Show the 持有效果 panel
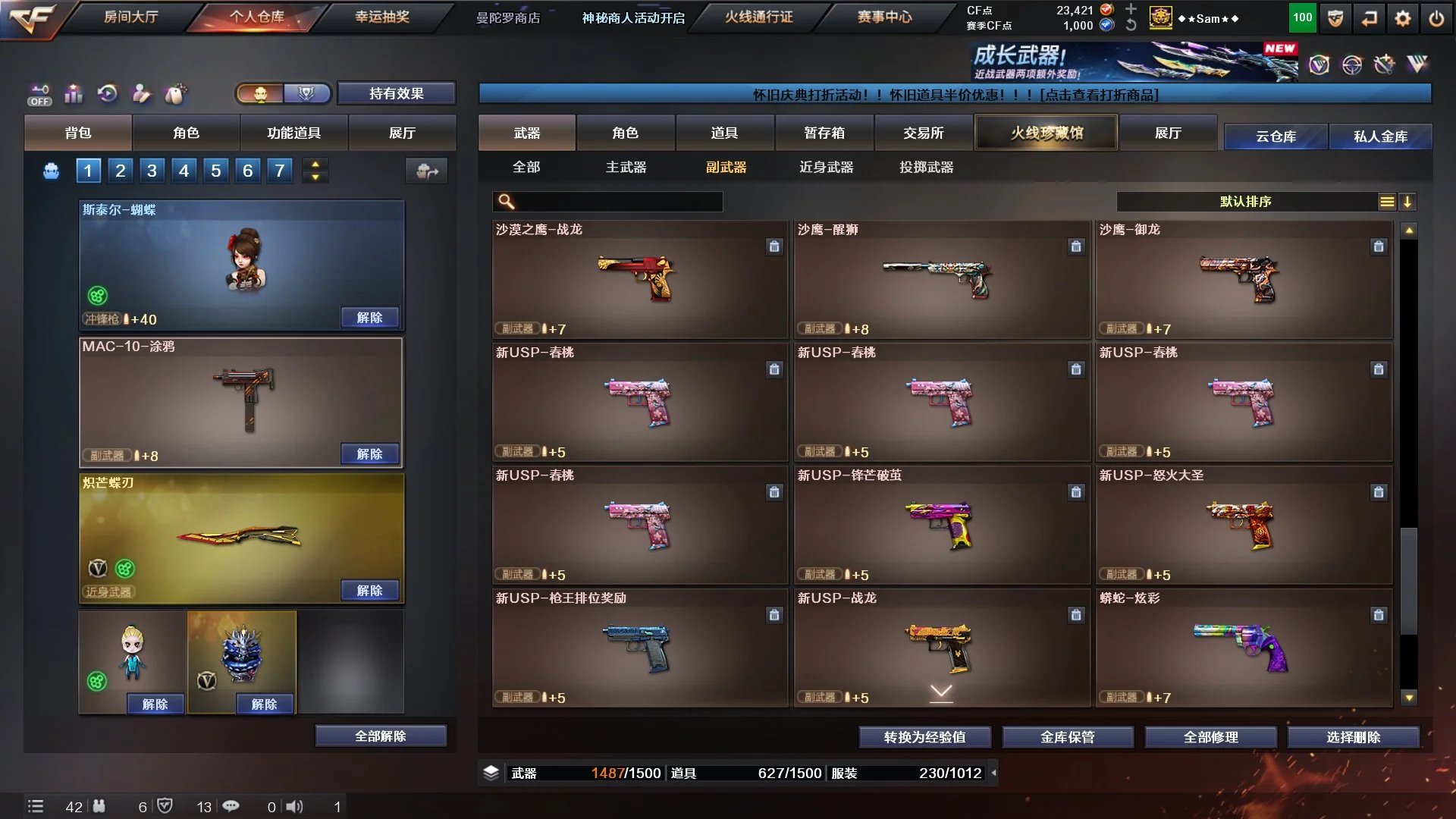This screenshot has height=819, width=1456. 396,93
